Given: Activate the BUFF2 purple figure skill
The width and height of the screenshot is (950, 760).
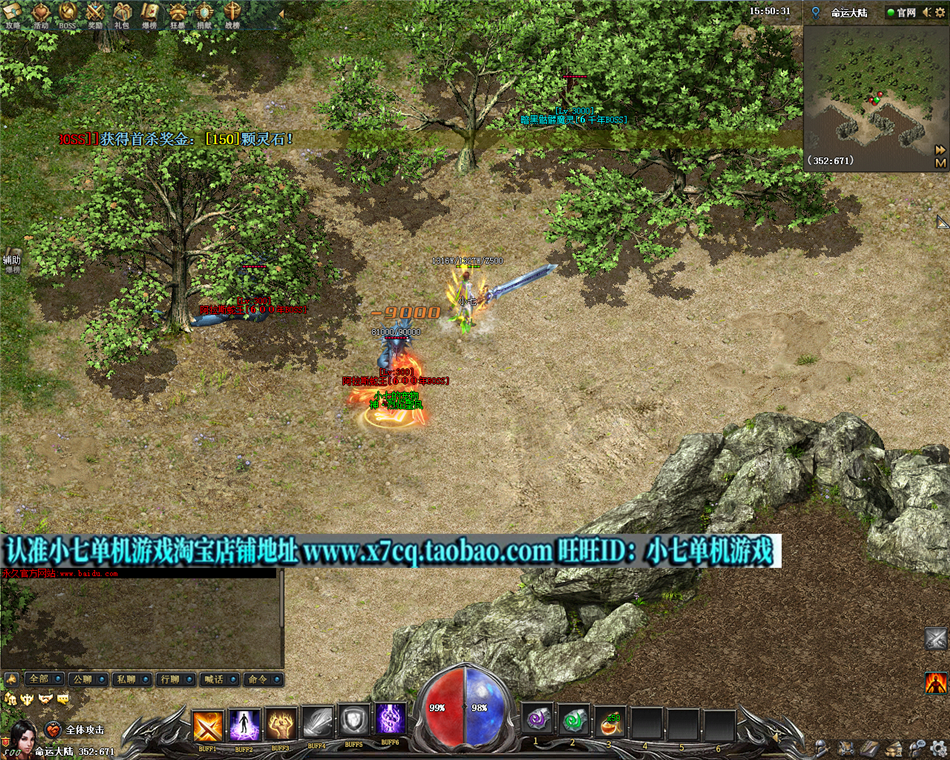Looking at the screenshot, I should point(244,724).
